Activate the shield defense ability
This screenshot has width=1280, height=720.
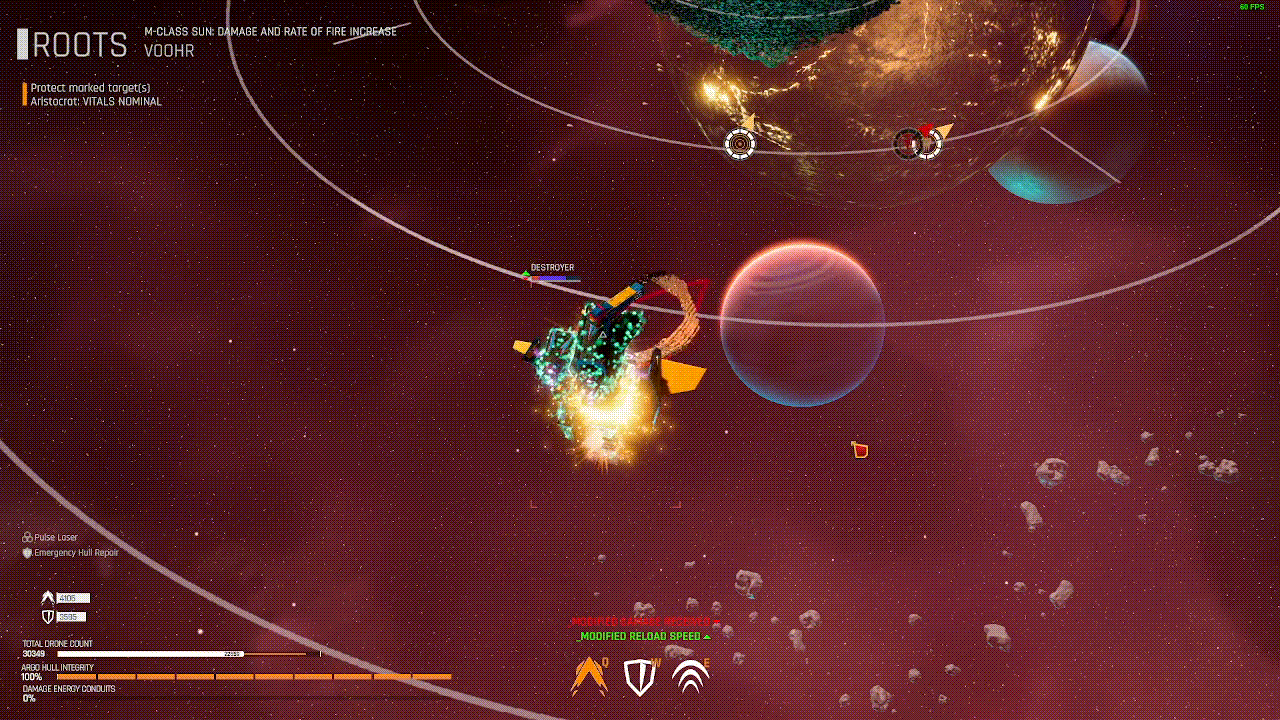click(x=639, y=677)
